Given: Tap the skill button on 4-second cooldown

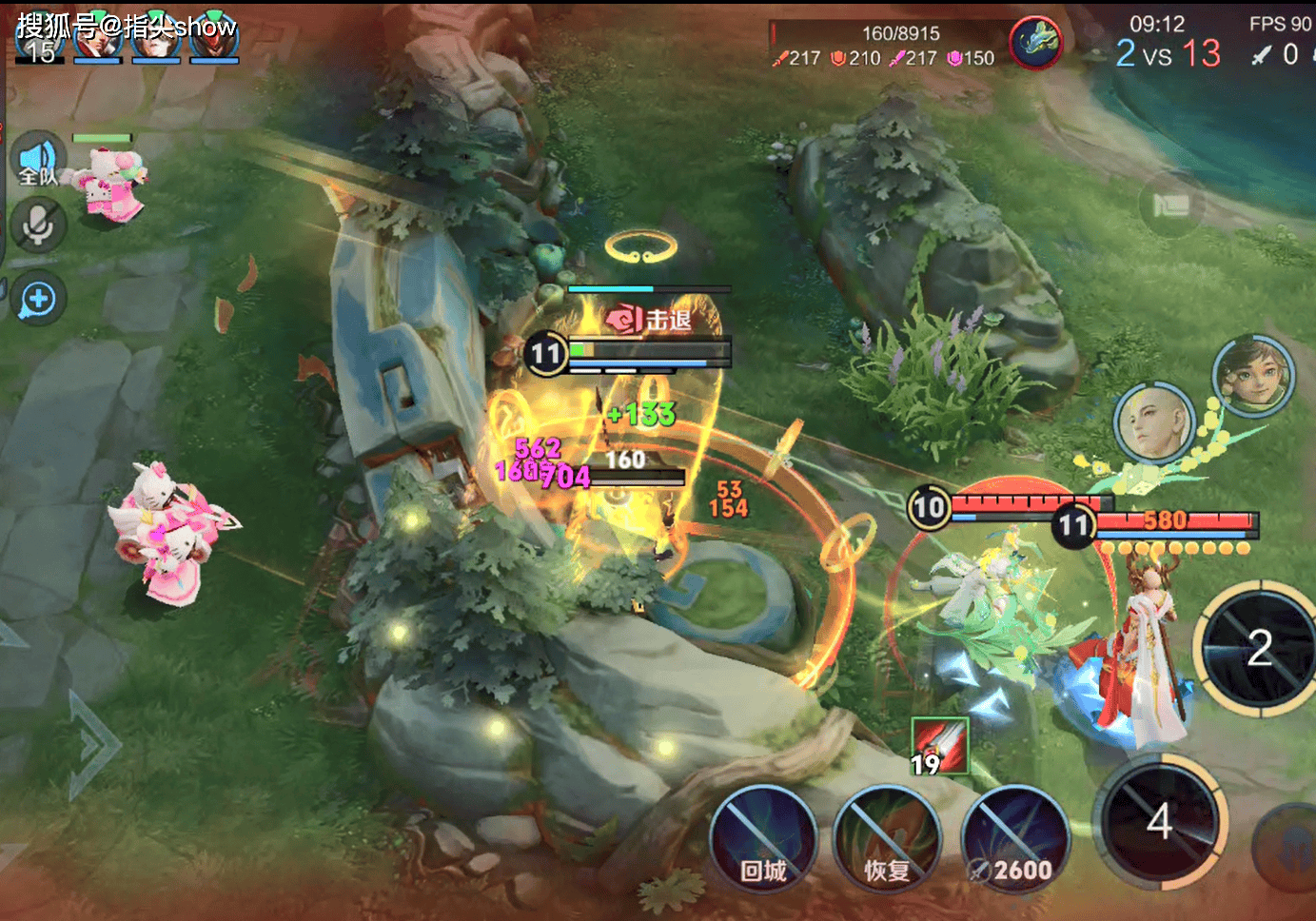Looking at the screenshot, I should point(1160,819).
